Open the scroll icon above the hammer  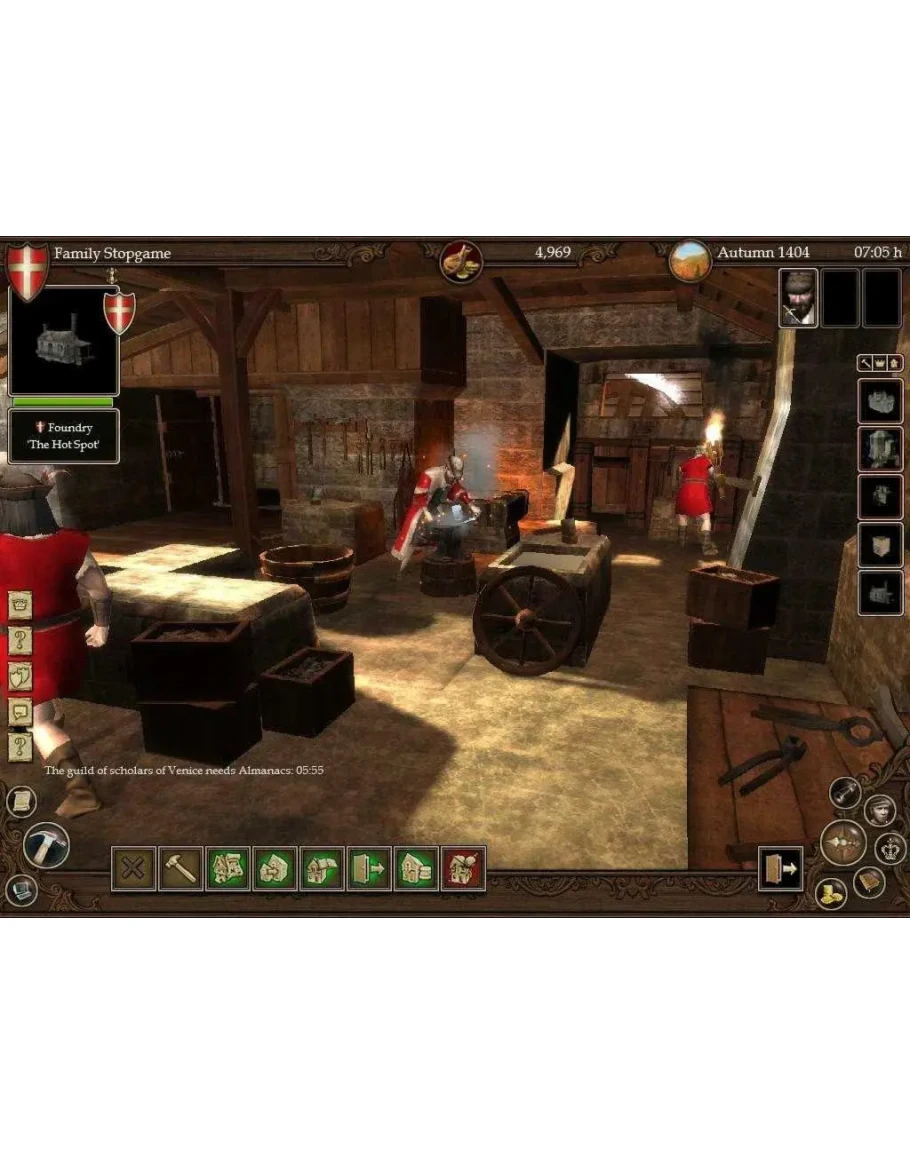pos(21,800)
